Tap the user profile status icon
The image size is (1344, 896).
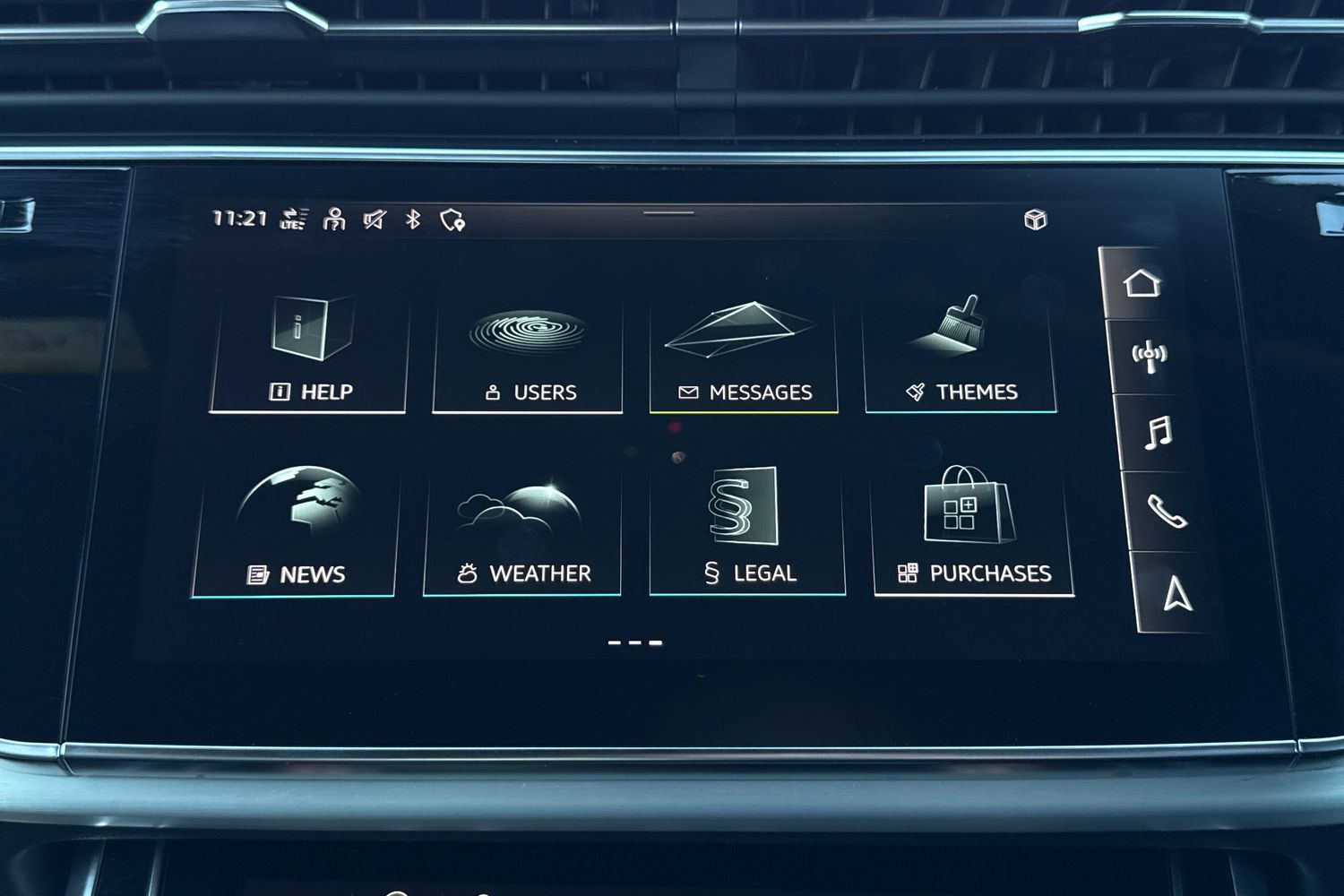pos(334,219)
